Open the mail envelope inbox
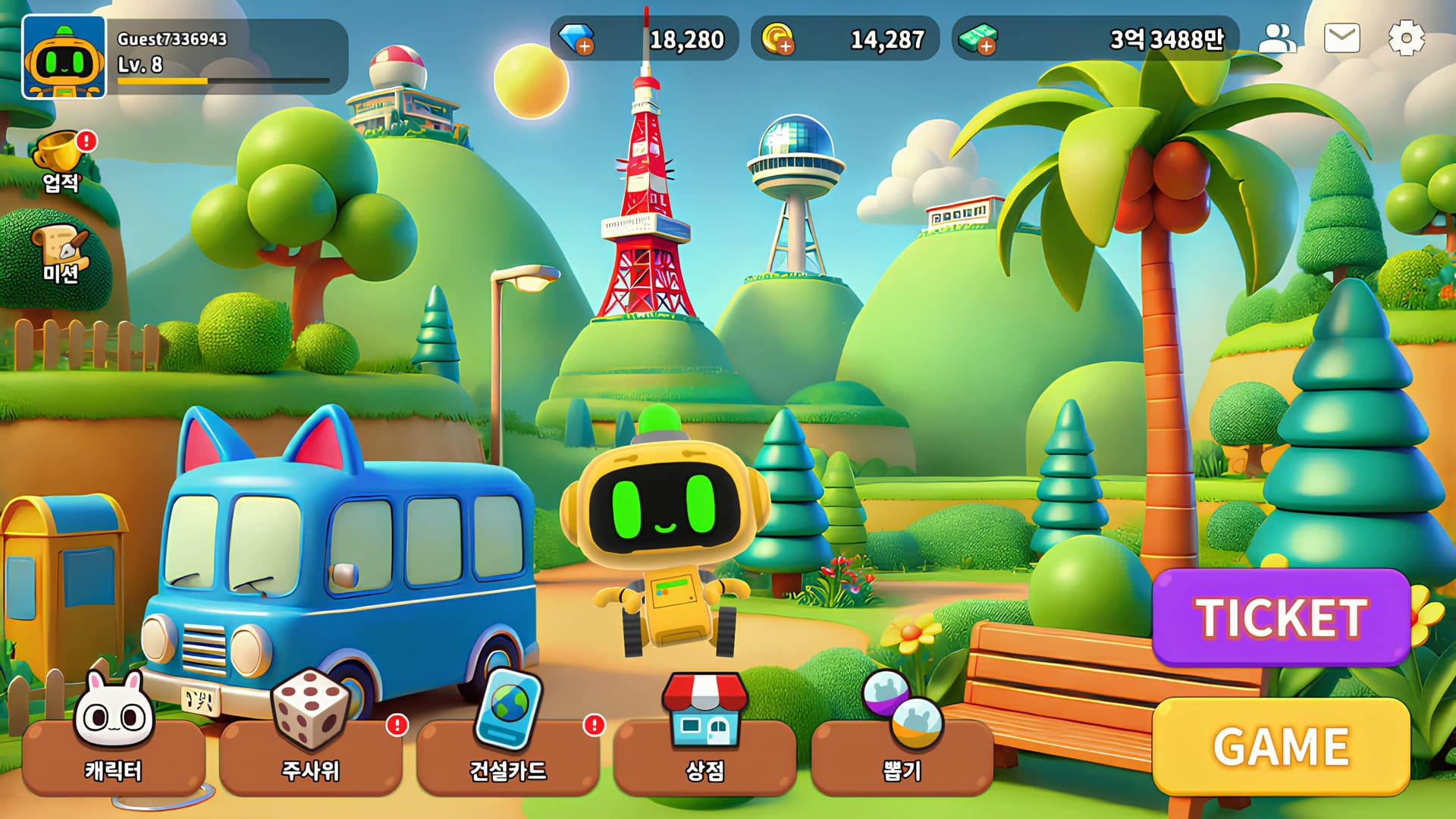Screen dimensions: 1456x819 1341,39
